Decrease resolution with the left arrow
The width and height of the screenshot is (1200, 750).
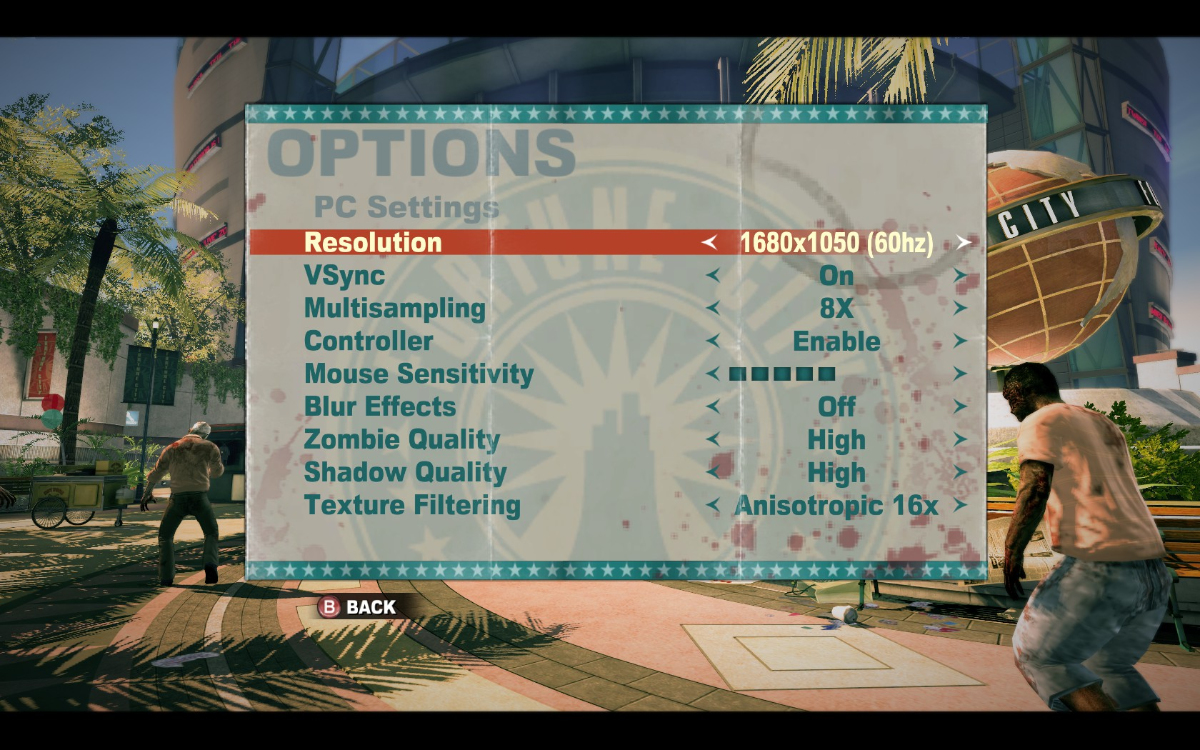click(710, 242)
